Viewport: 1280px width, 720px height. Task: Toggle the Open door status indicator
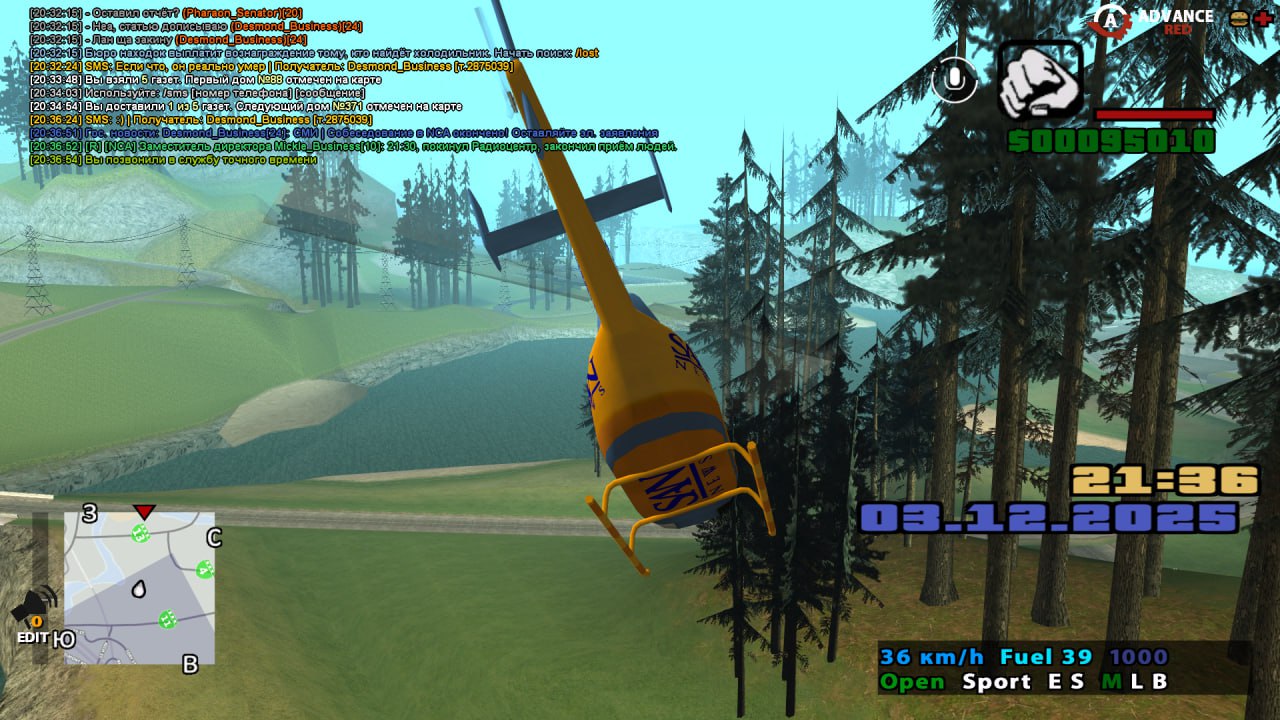coord(911,682)
